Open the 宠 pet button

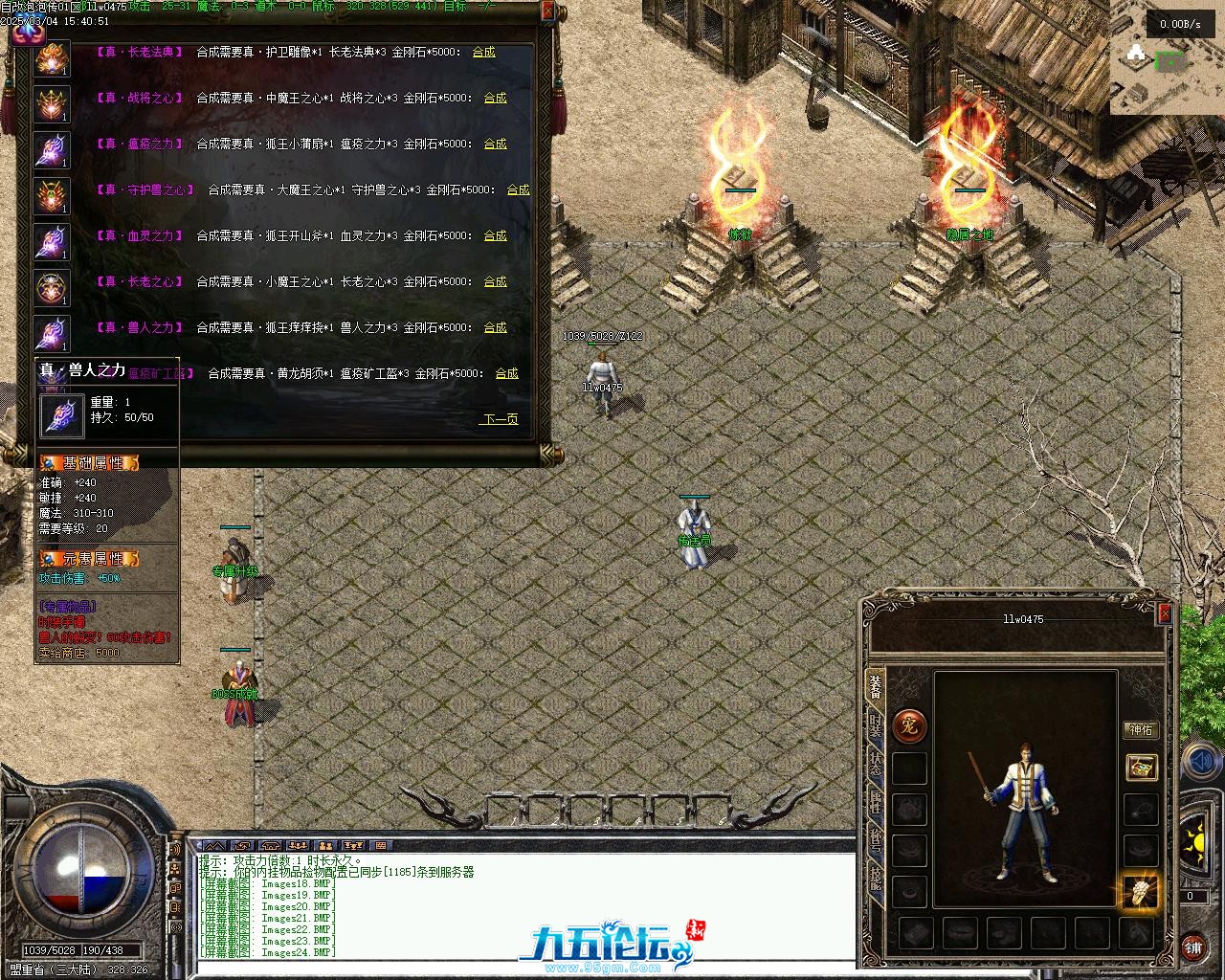pos(908,726)
